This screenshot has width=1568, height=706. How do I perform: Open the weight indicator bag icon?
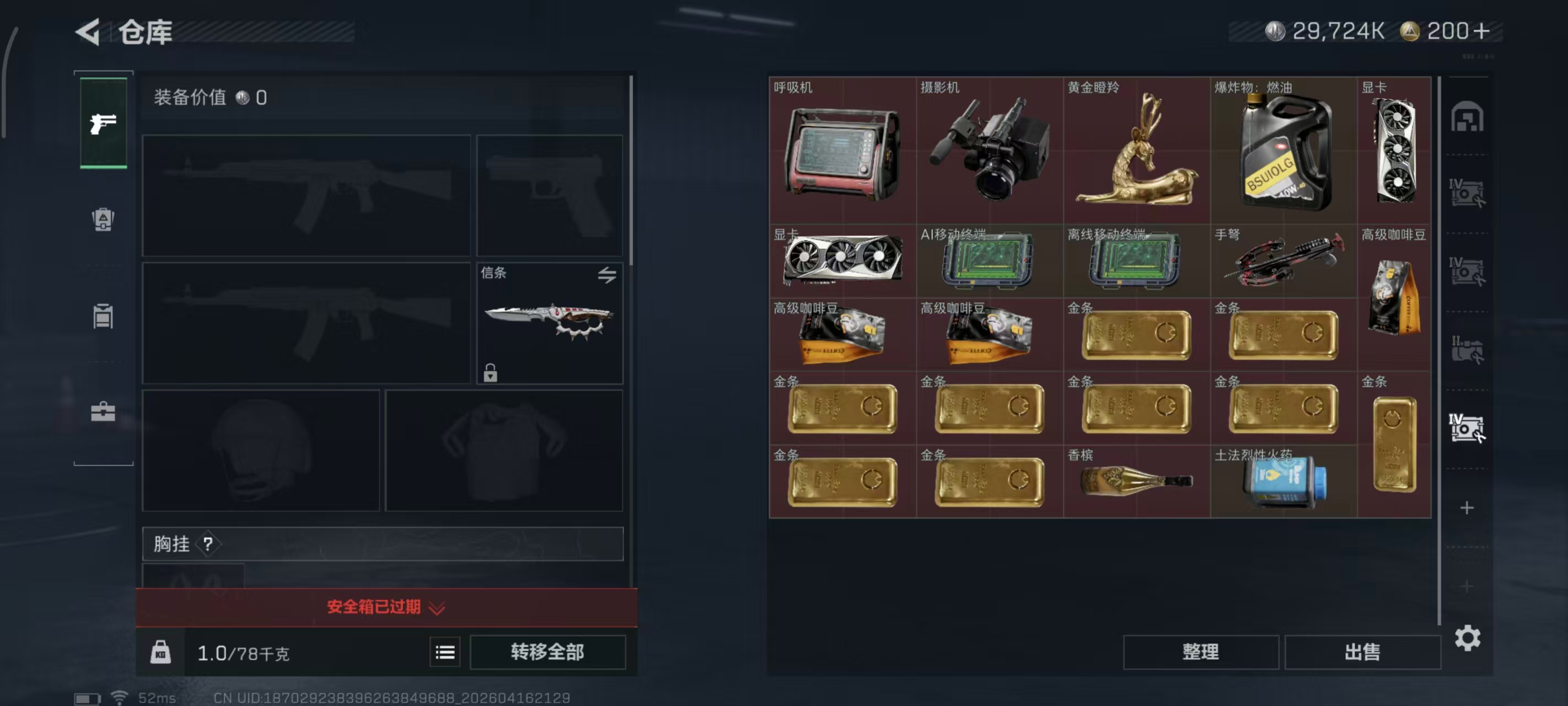(x=160, y=652)
